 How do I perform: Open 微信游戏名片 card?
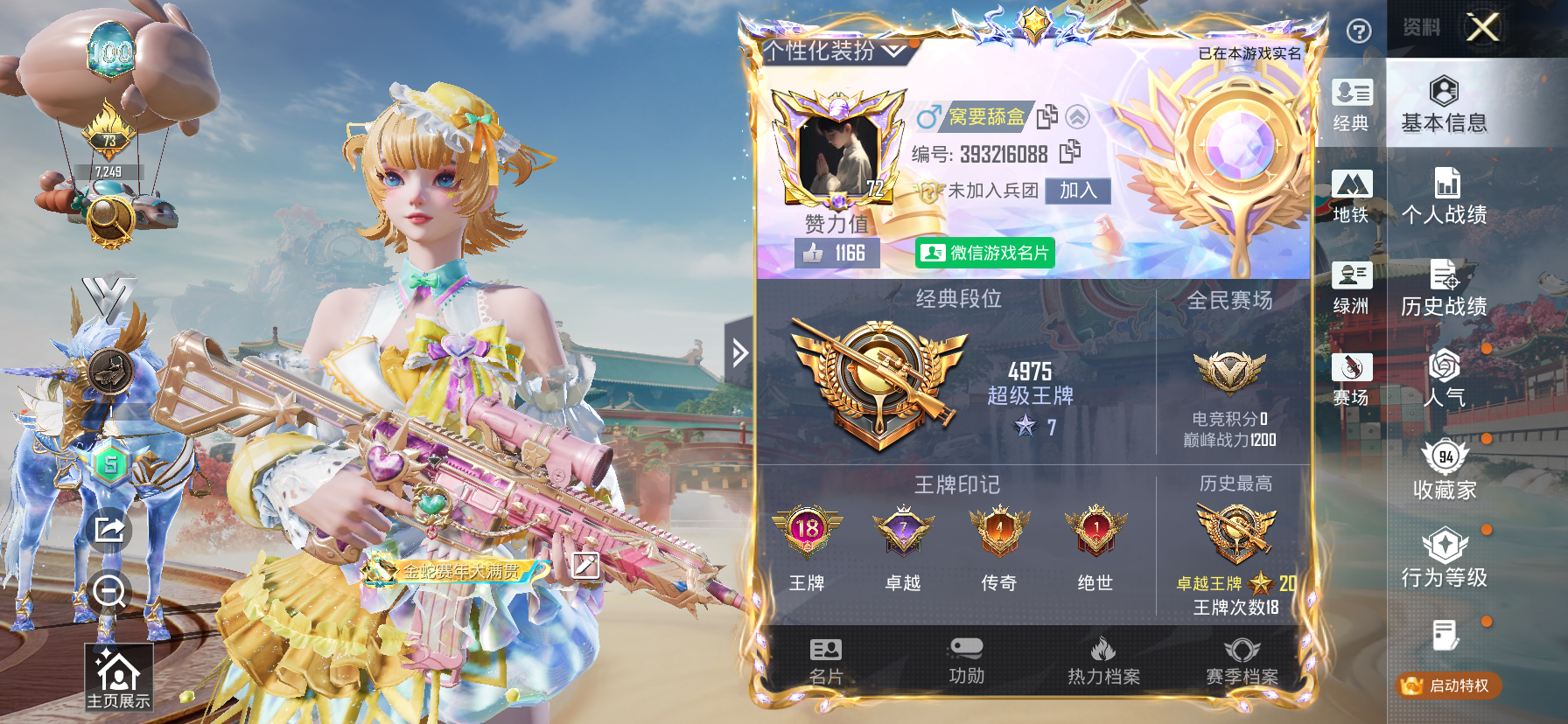click(985, 253)
